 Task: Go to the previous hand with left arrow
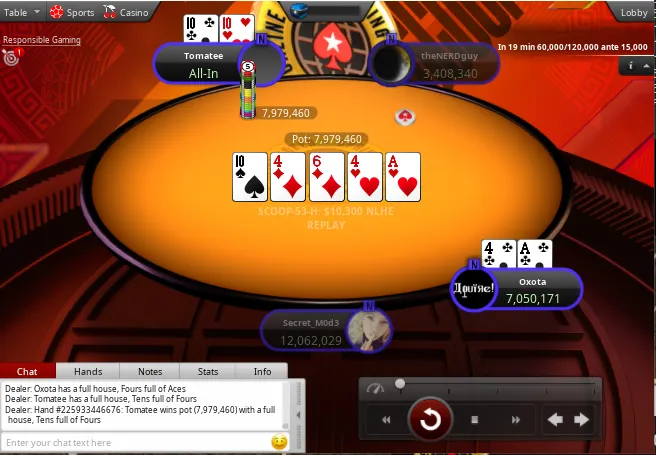coord(556,420)
